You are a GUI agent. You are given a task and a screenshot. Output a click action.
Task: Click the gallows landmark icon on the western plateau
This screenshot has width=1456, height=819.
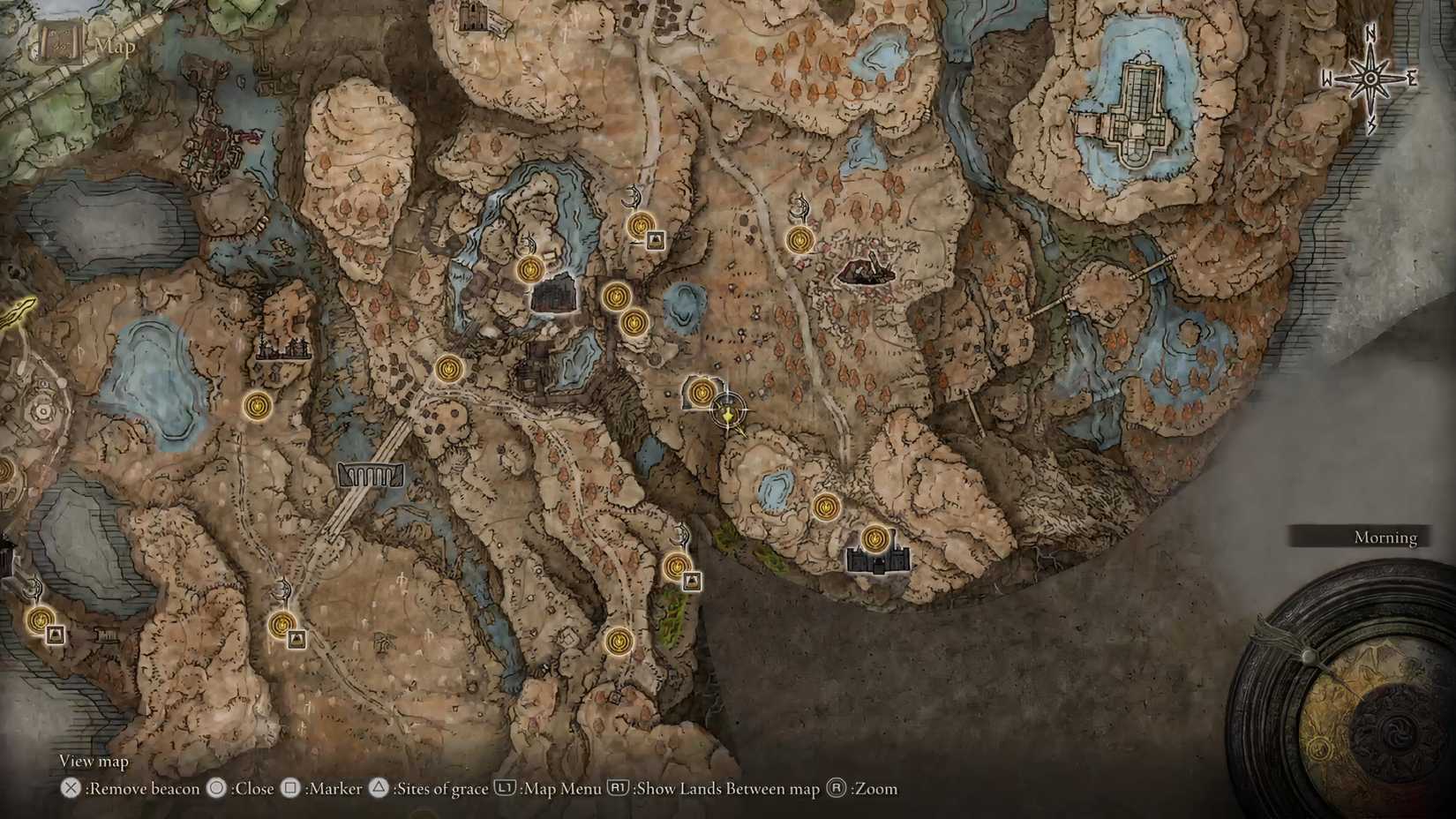[x=282, y=346]
